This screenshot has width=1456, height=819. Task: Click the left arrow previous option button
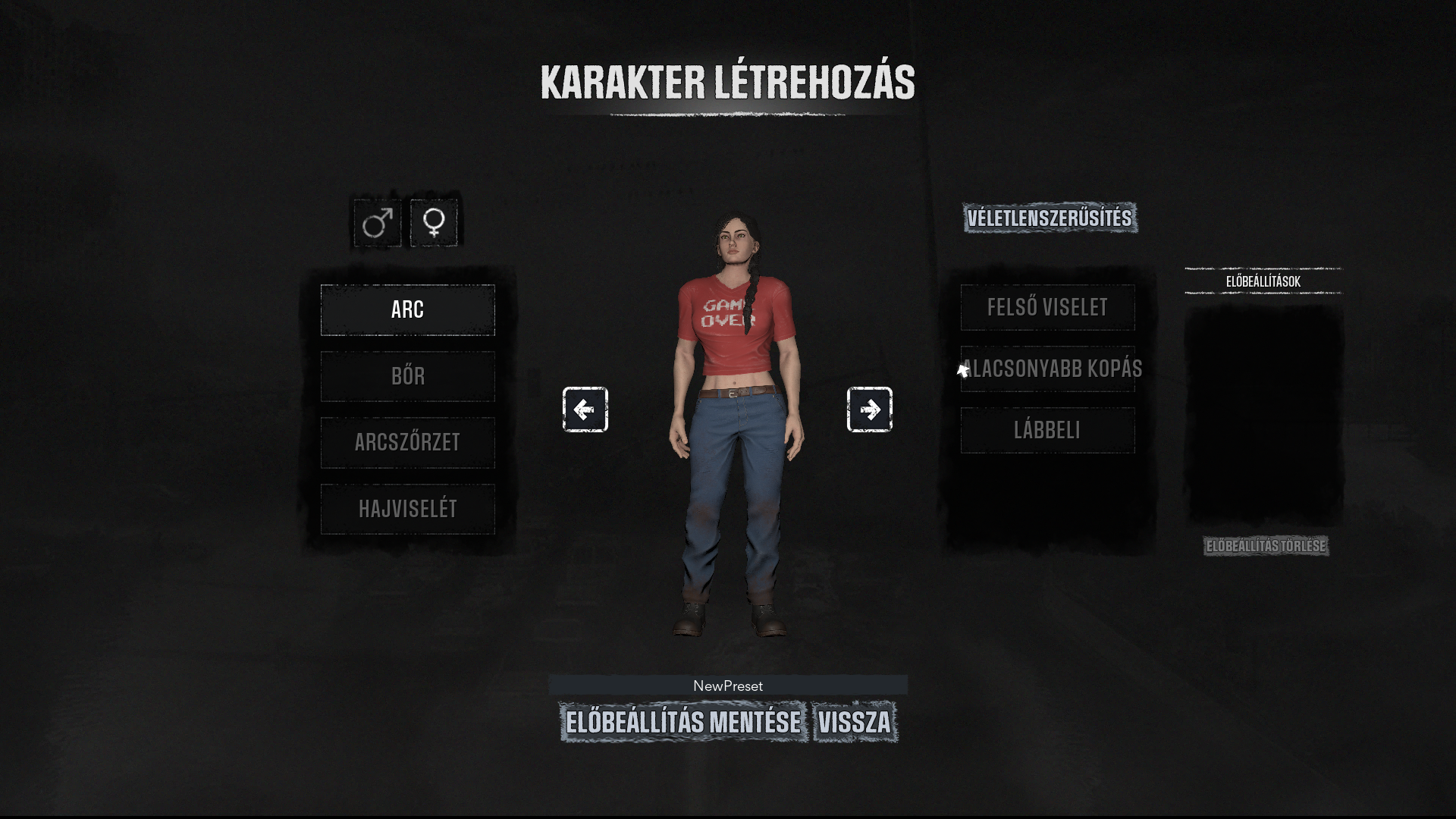[x=585, y=409]
